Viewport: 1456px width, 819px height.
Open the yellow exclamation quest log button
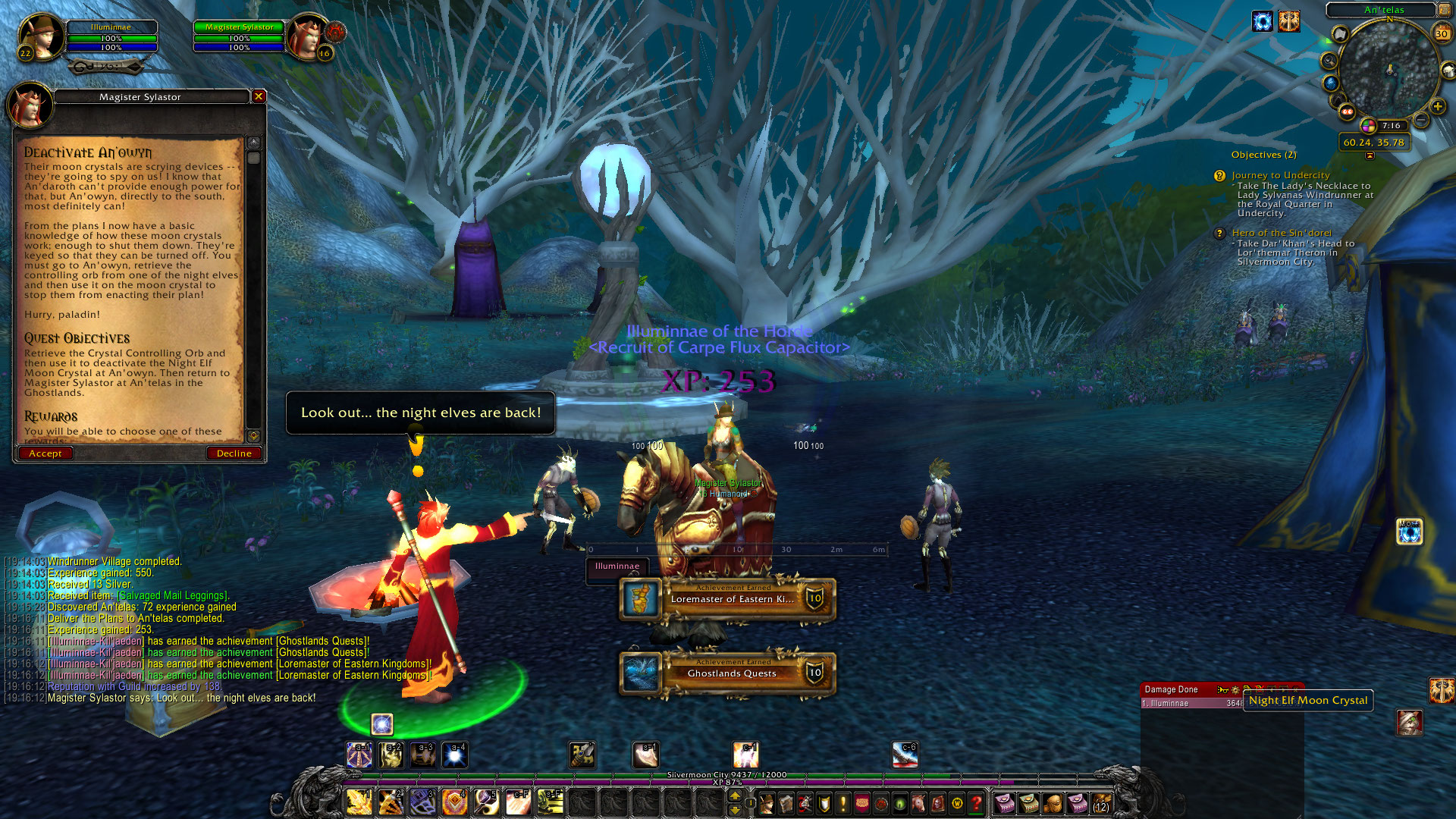click(x=843, y=802)
